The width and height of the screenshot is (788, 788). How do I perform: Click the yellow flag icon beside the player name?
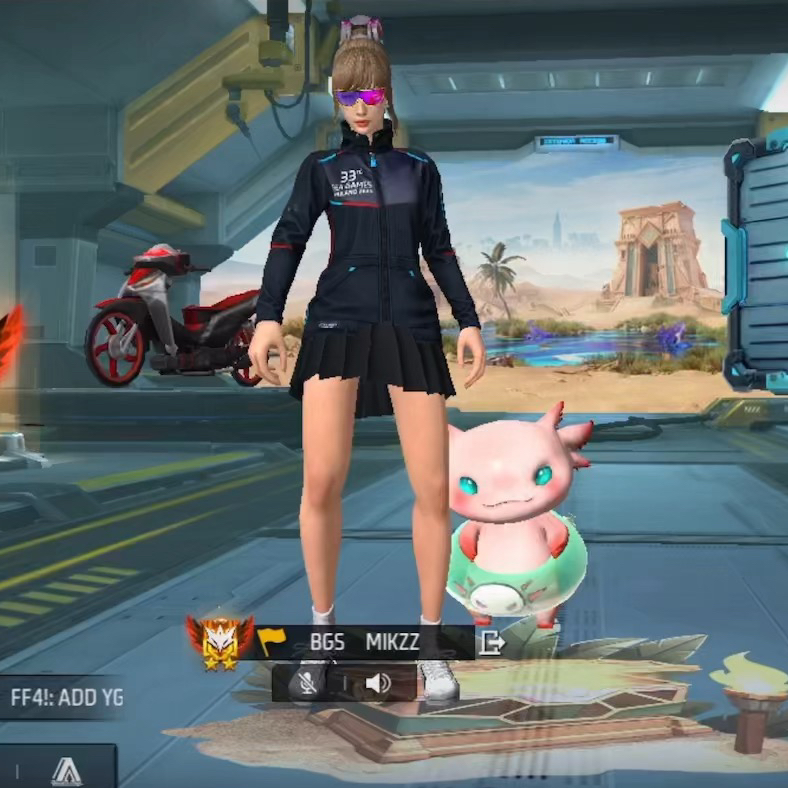[x=271, y=640]
